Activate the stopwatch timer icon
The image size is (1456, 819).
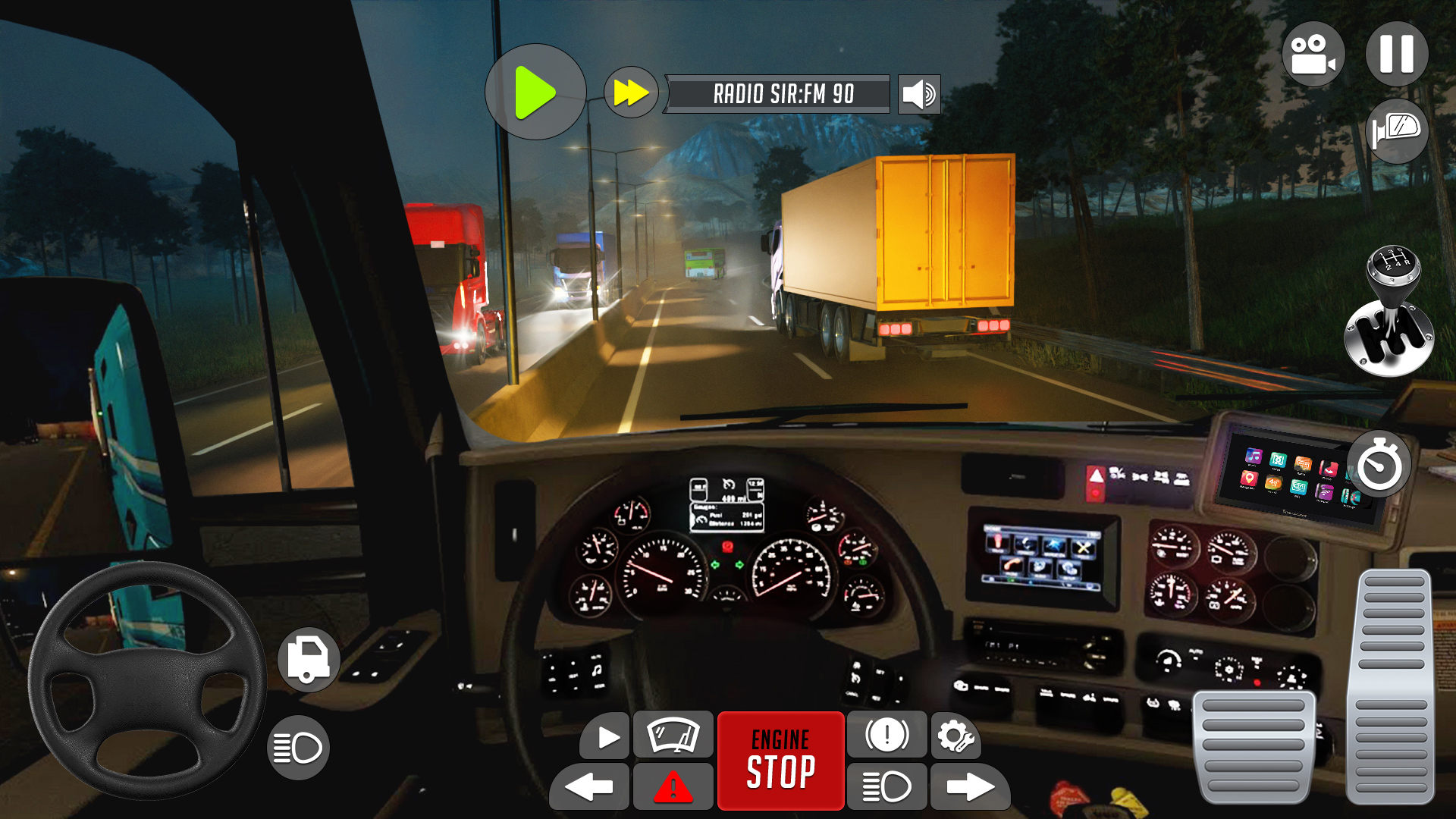click(x=1379, y=463)
